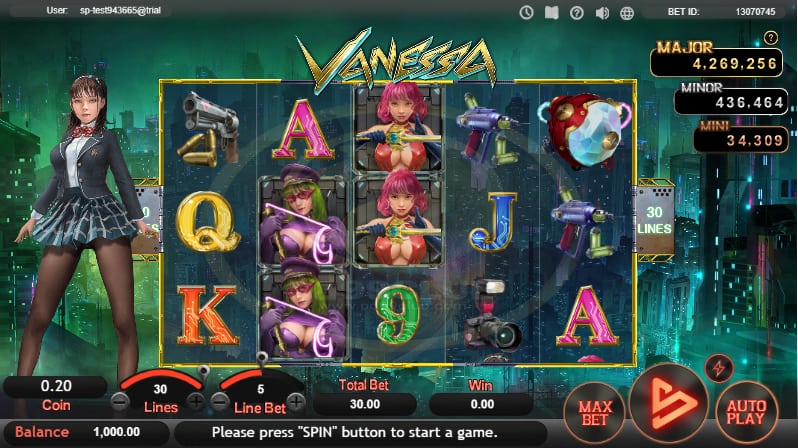Raise the Line Bet amount

(296, 402)
